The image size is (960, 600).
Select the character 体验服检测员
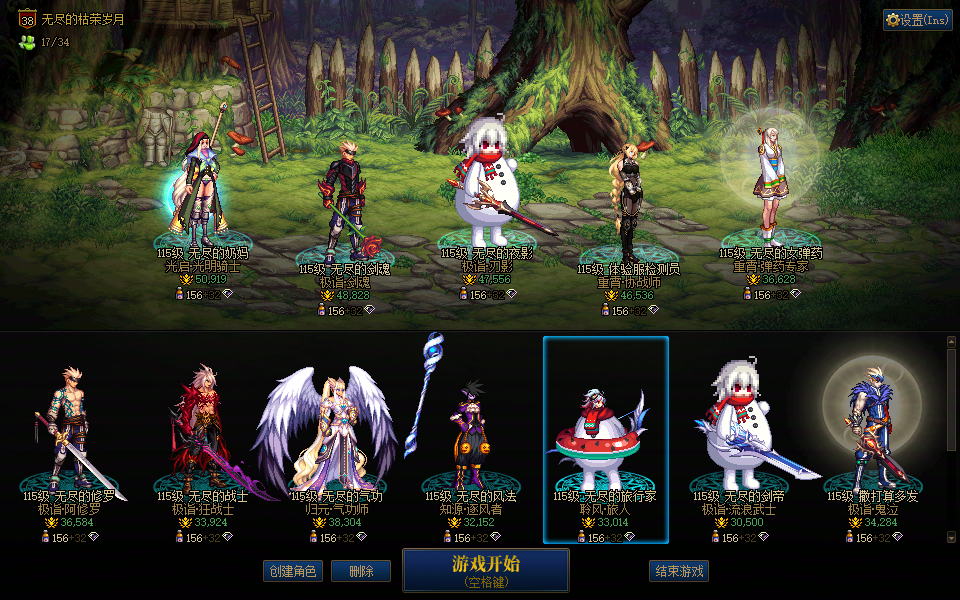[628, 200]
